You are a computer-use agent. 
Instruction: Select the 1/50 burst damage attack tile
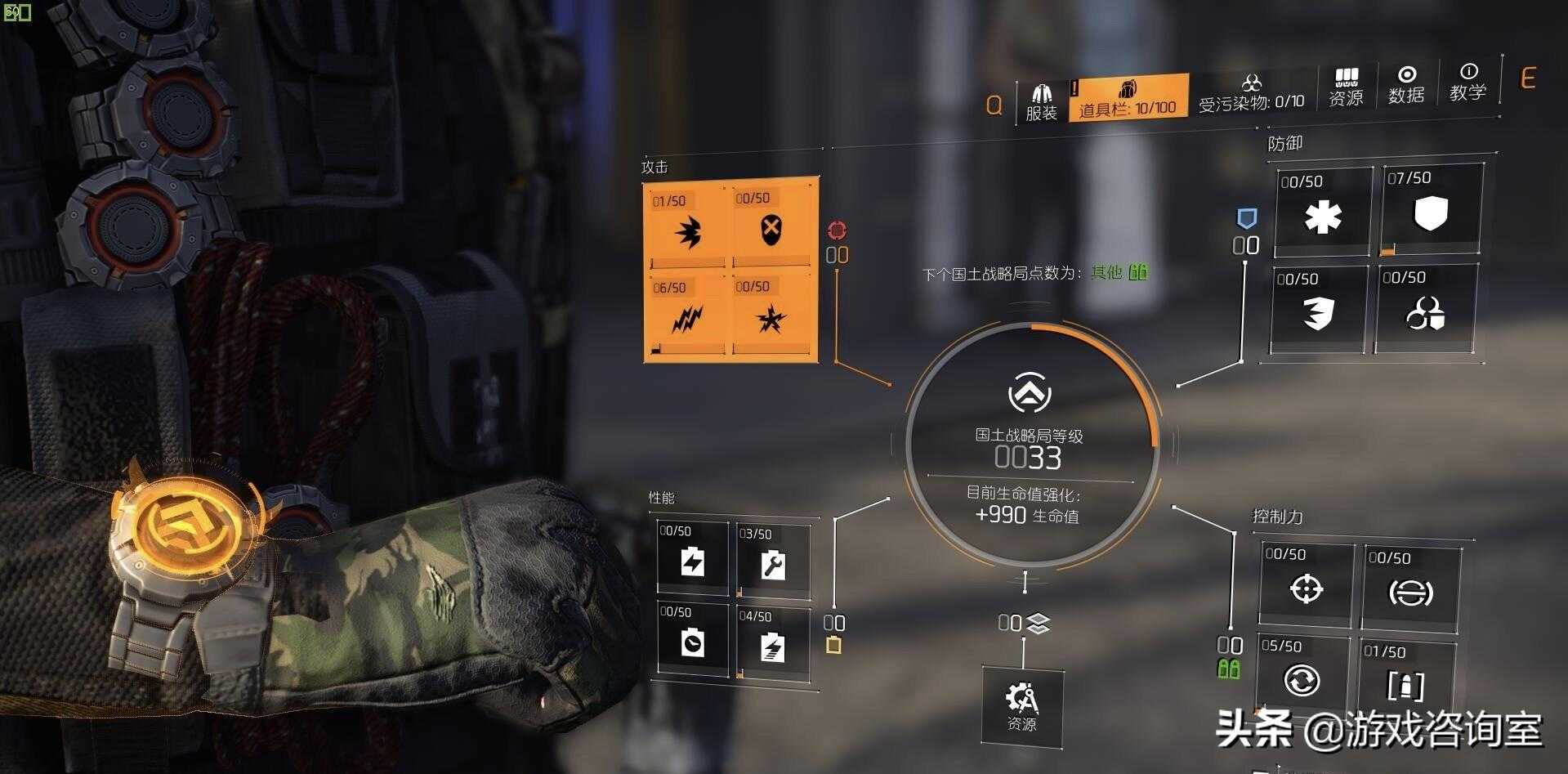tap(687, 228)
